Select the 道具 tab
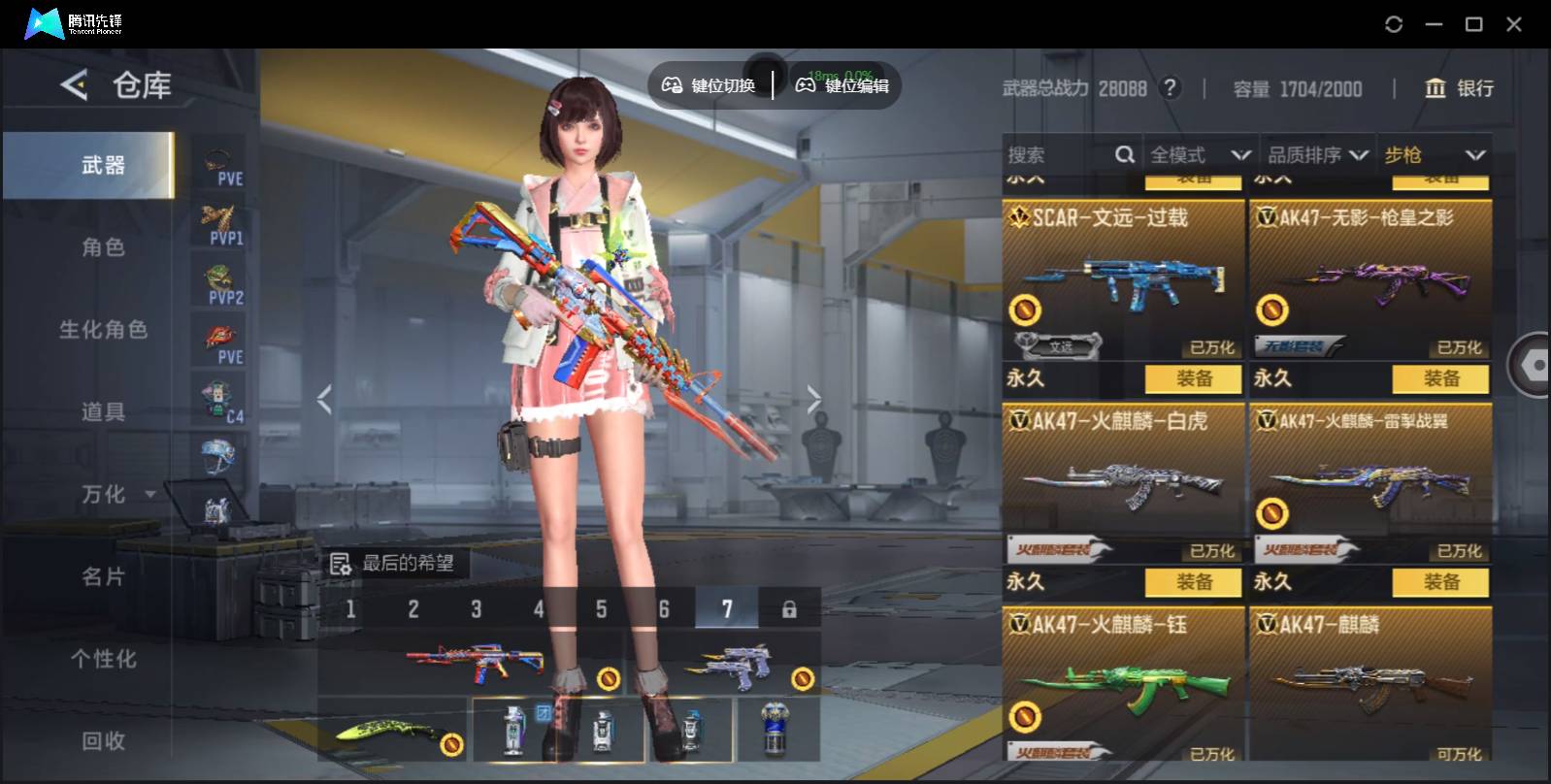 [104, 412]
